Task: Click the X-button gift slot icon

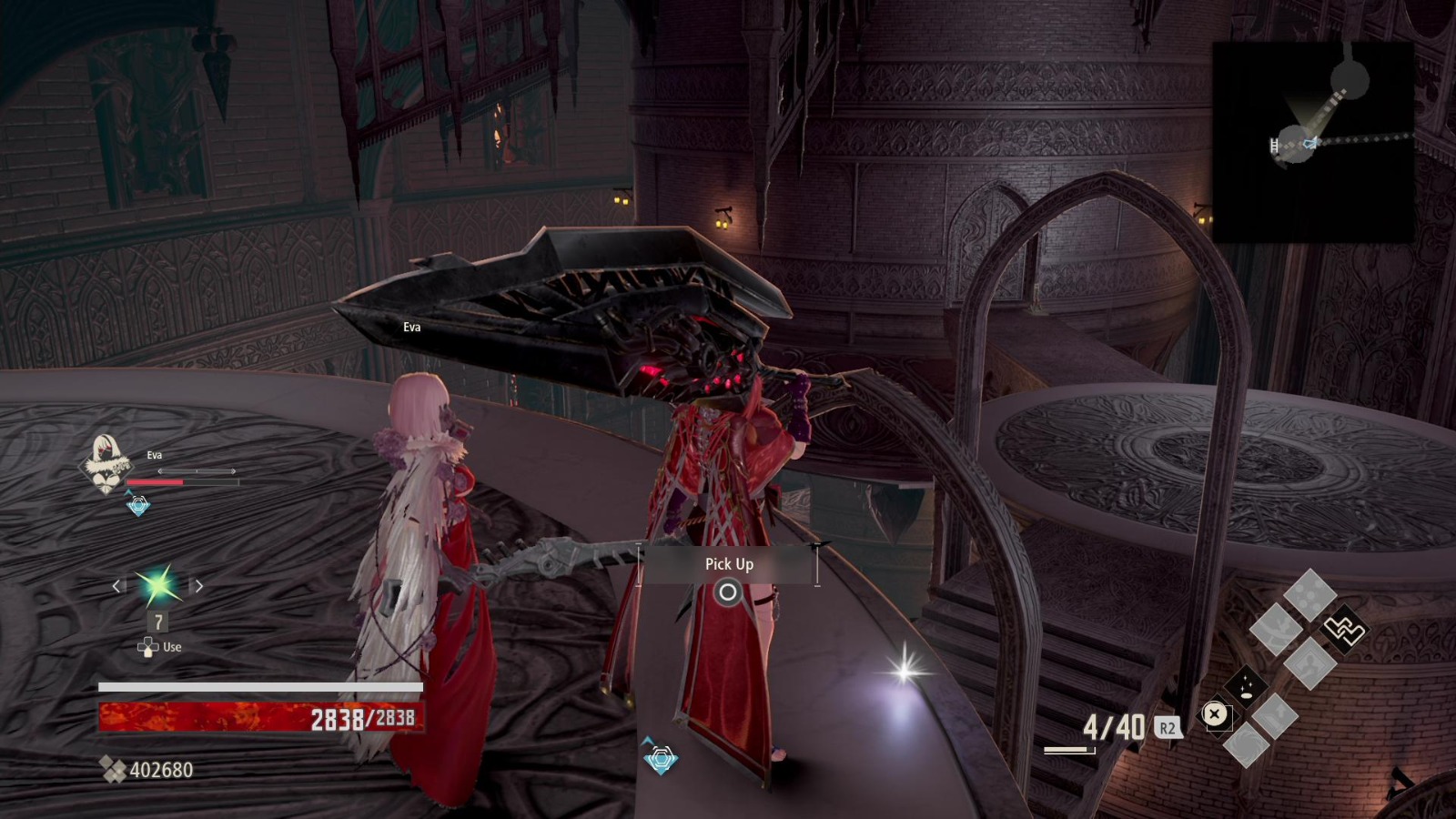Action: pos(1215,715)
